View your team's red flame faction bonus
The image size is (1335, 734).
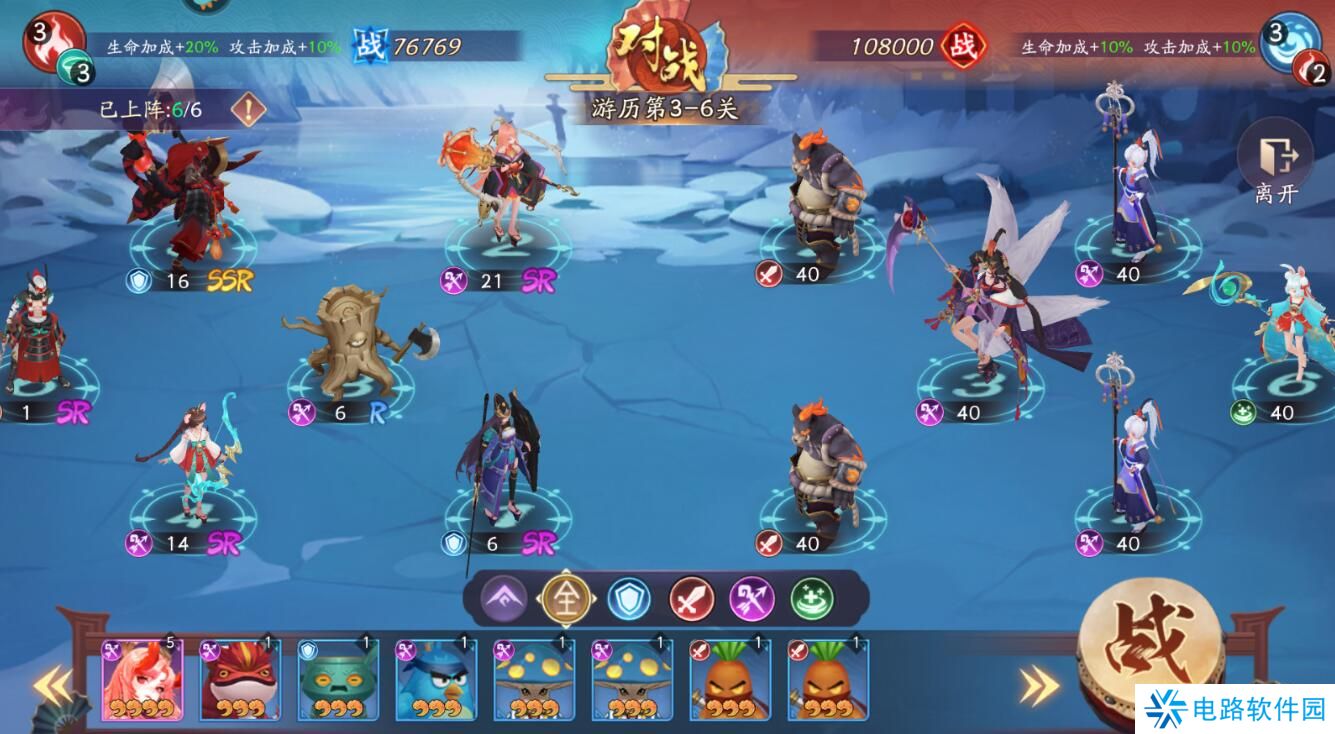point(52,40)
